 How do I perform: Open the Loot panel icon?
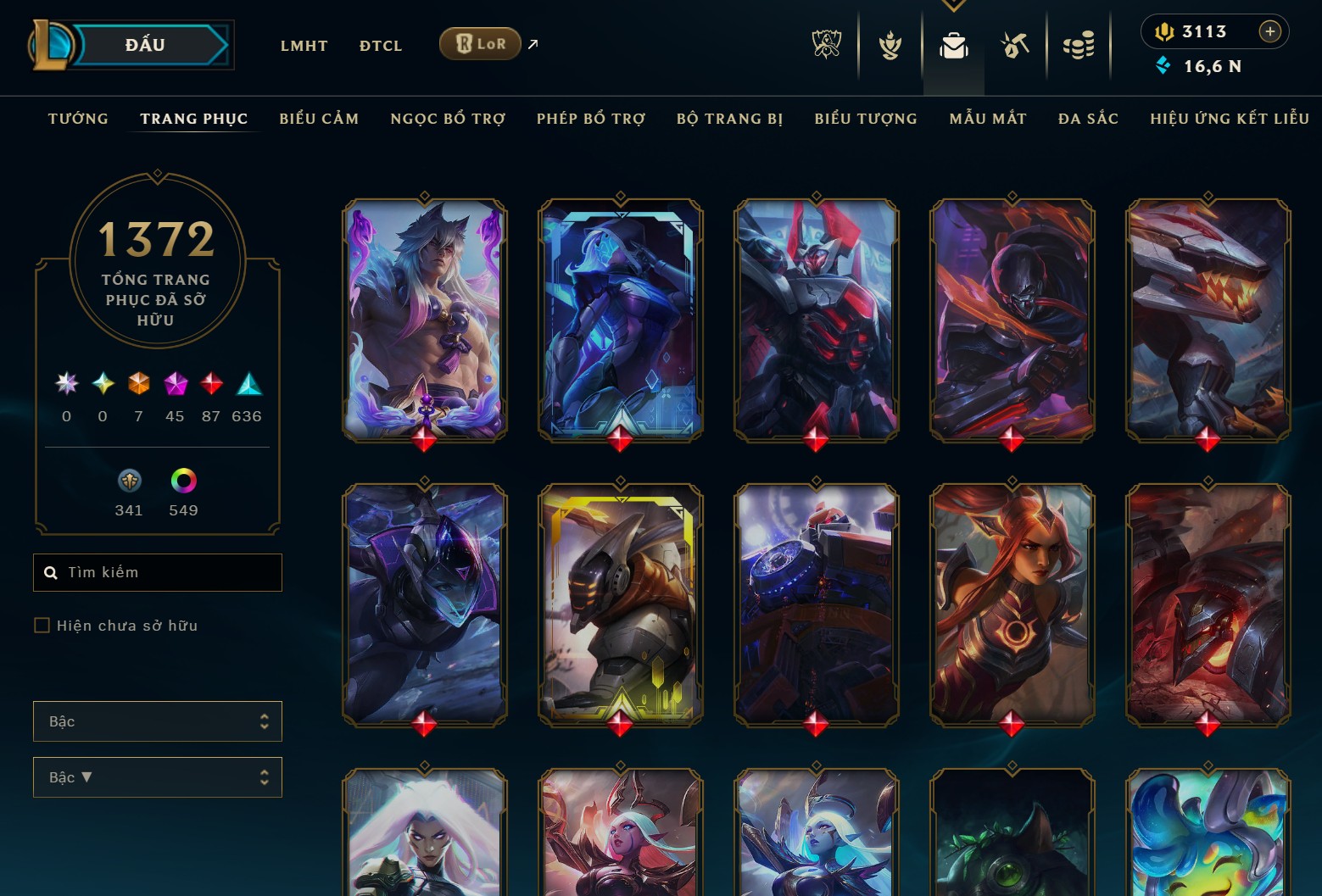click(1015, 46)
